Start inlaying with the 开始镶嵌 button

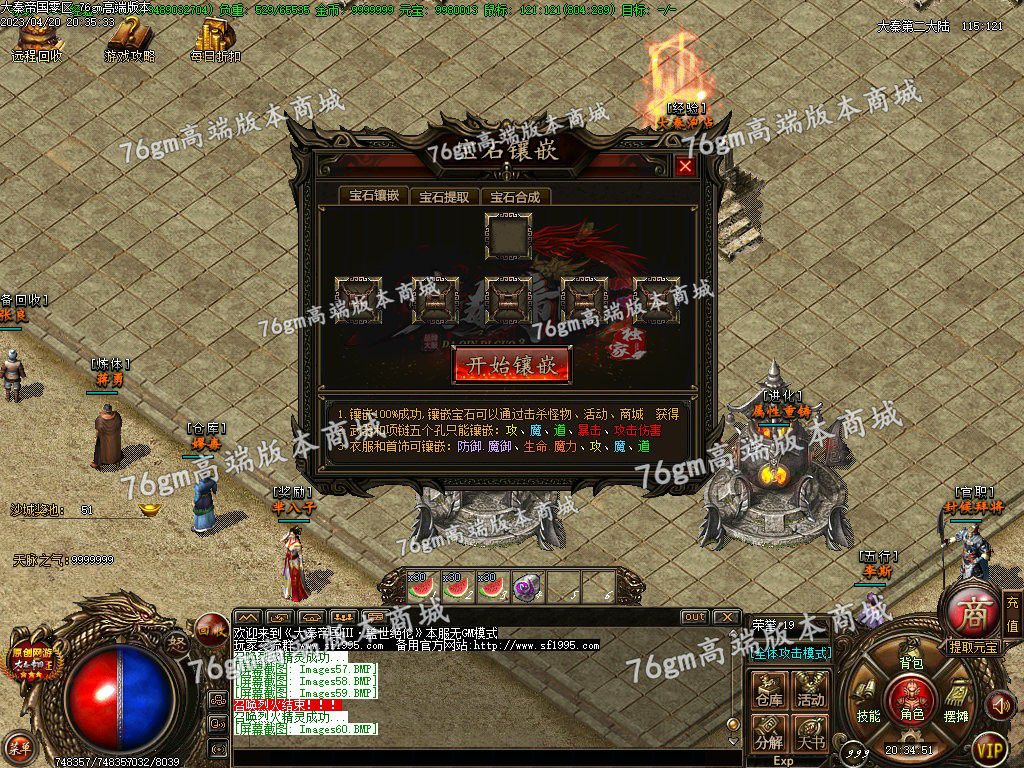512,364
